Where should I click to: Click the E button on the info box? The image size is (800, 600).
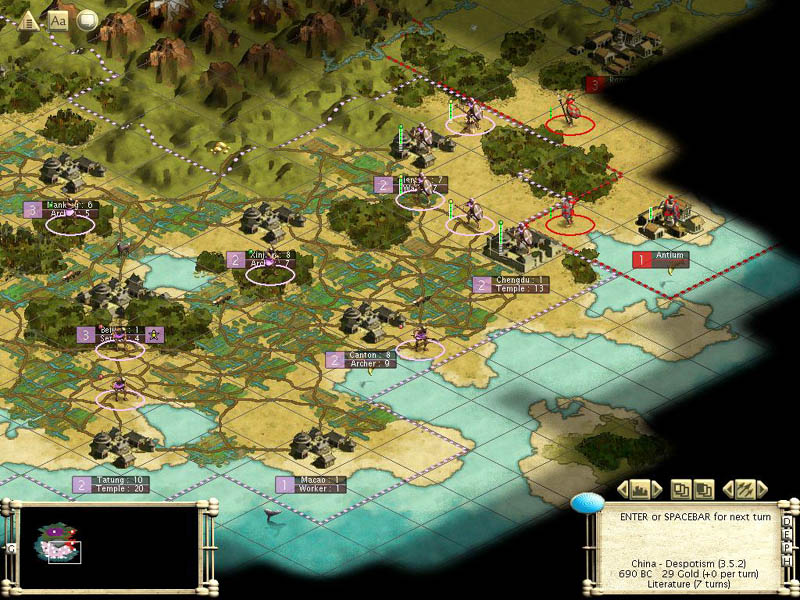787,535
